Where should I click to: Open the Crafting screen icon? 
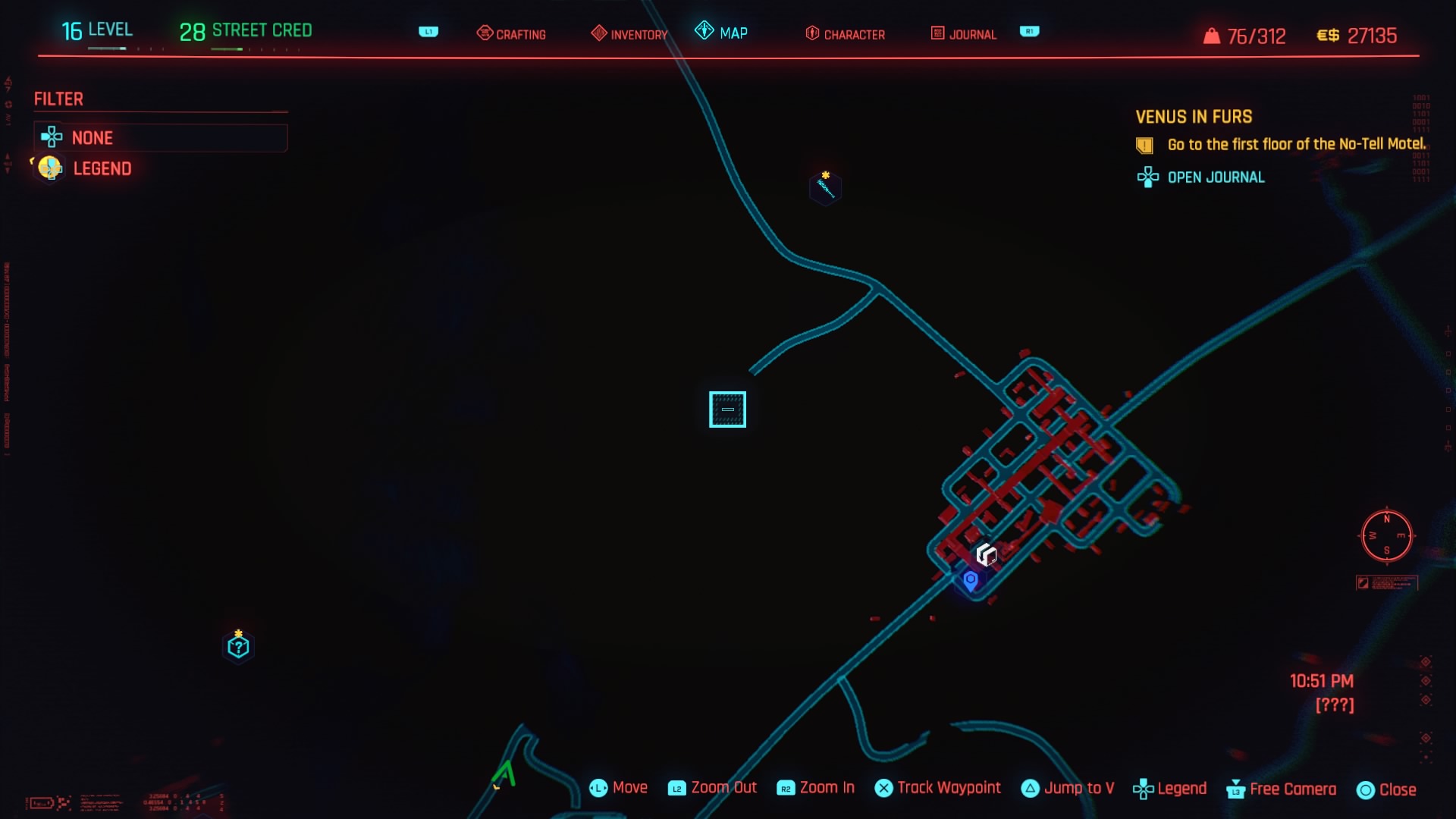(485, 33)
